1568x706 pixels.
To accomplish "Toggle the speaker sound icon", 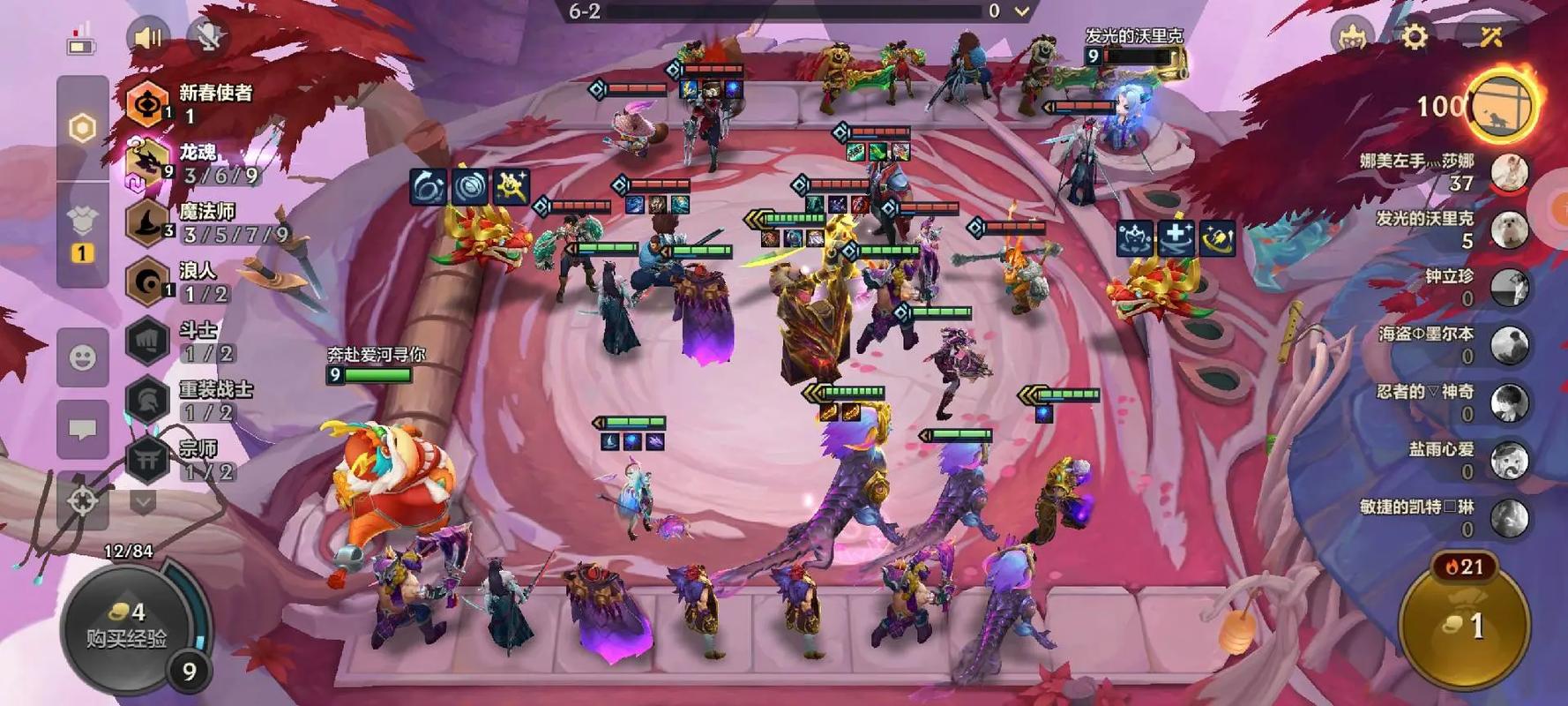I will pyautogui.click(x=147, y=37).
